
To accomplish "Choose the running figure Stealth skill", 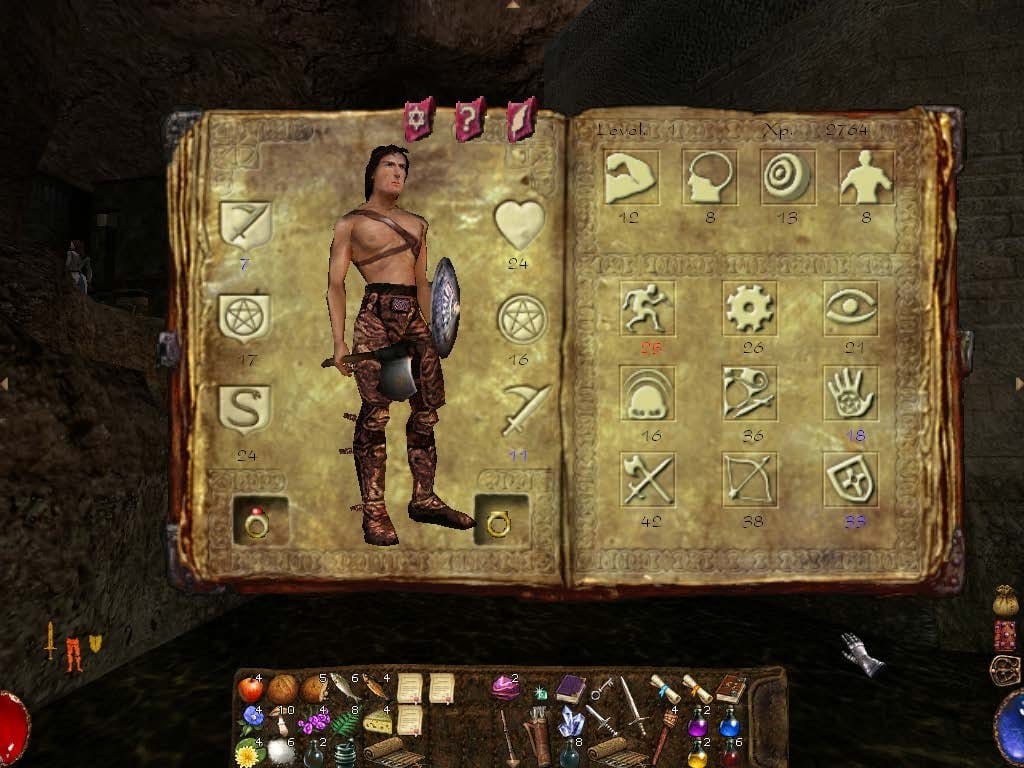I will (647, 308).
